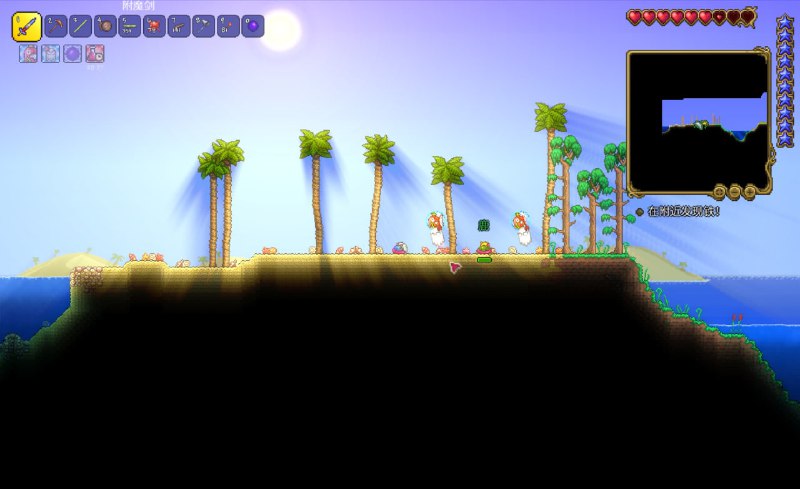Zoom out the minimap with minus button
This screenshot has width=800, height=489.
(734, 190)
